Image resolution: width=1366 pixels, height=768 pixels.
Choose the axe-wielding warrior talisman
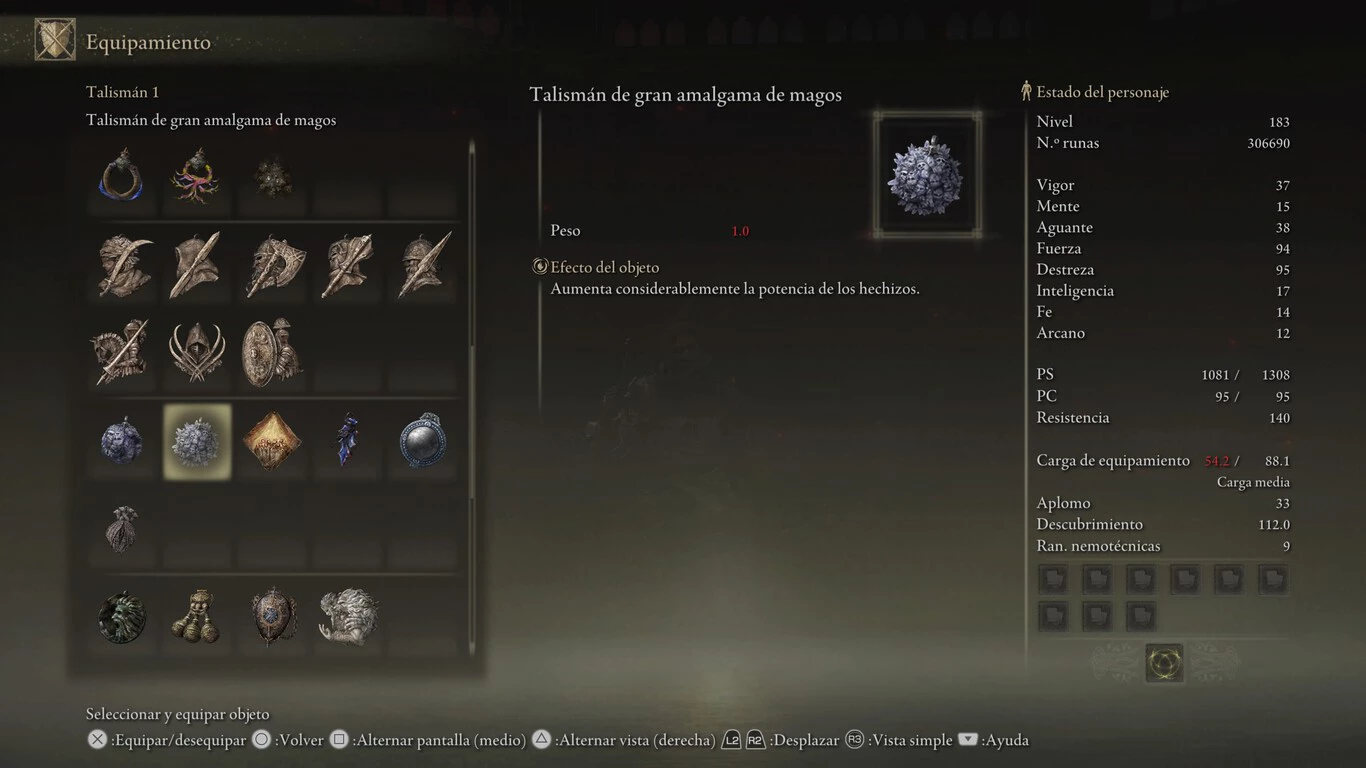click(x=272, y=265)
